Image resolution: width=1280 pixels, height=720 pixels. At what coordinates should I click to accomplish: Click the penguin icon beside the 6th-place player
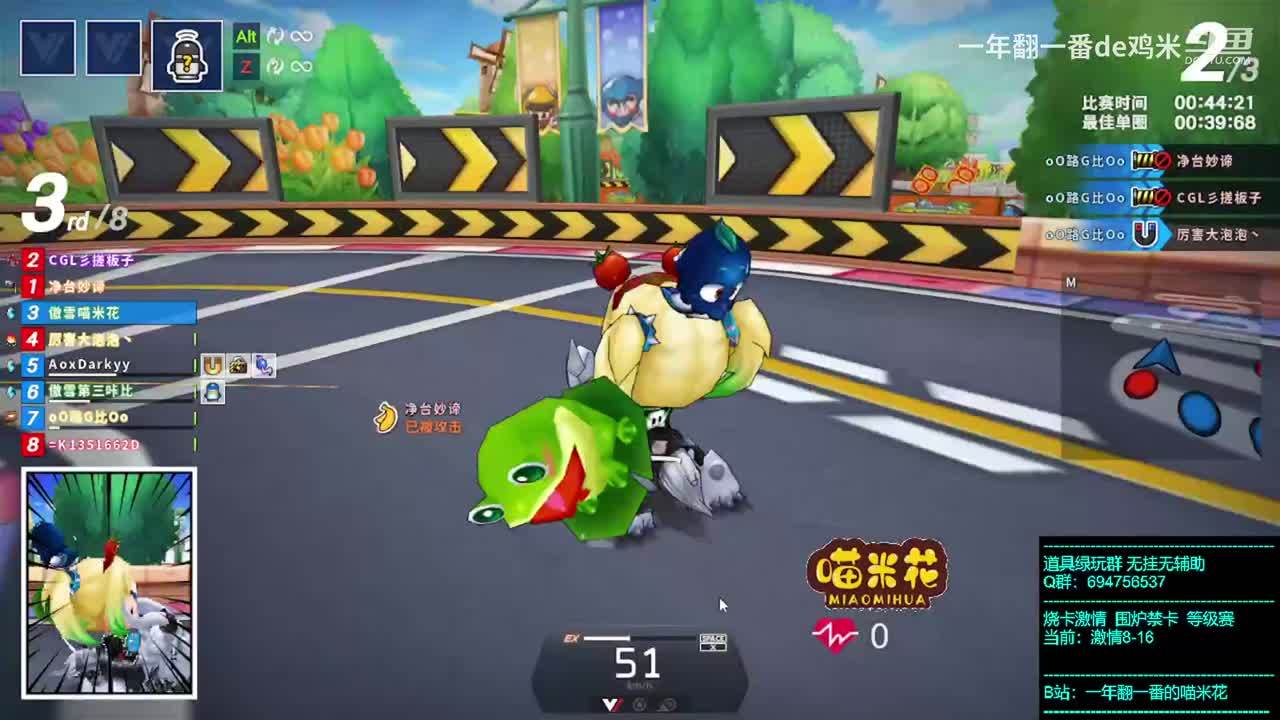click(x=212, y=392)
